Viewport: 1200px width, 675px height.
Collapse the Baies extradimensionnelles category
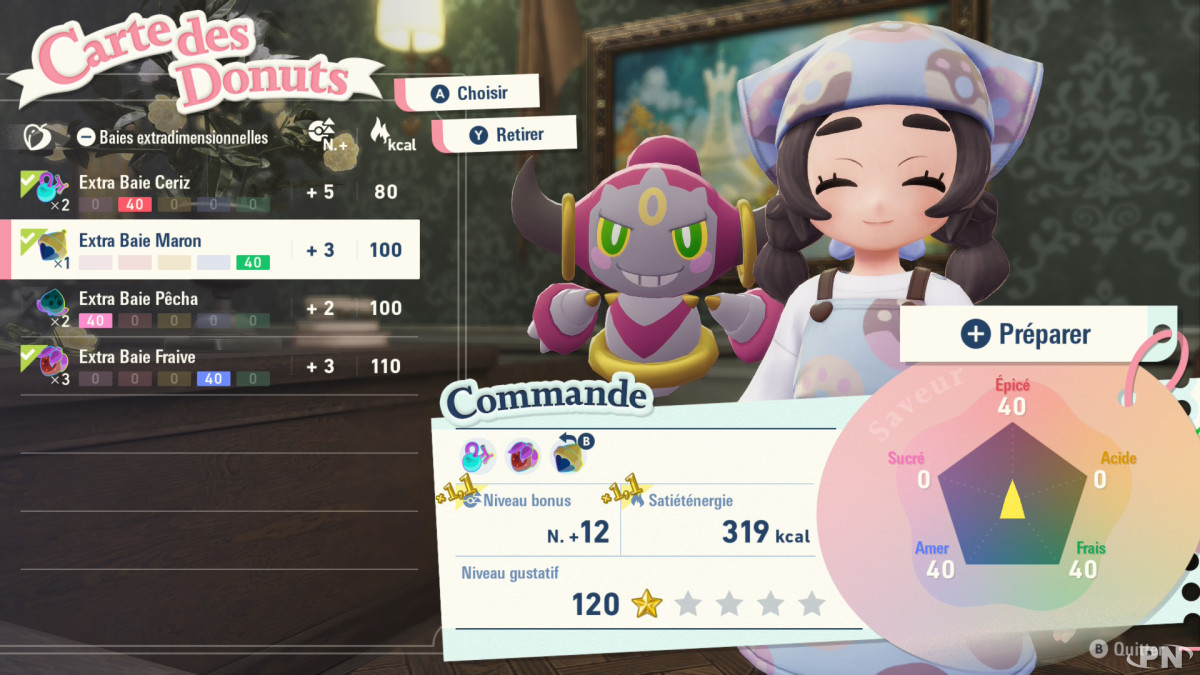(87, 137)
